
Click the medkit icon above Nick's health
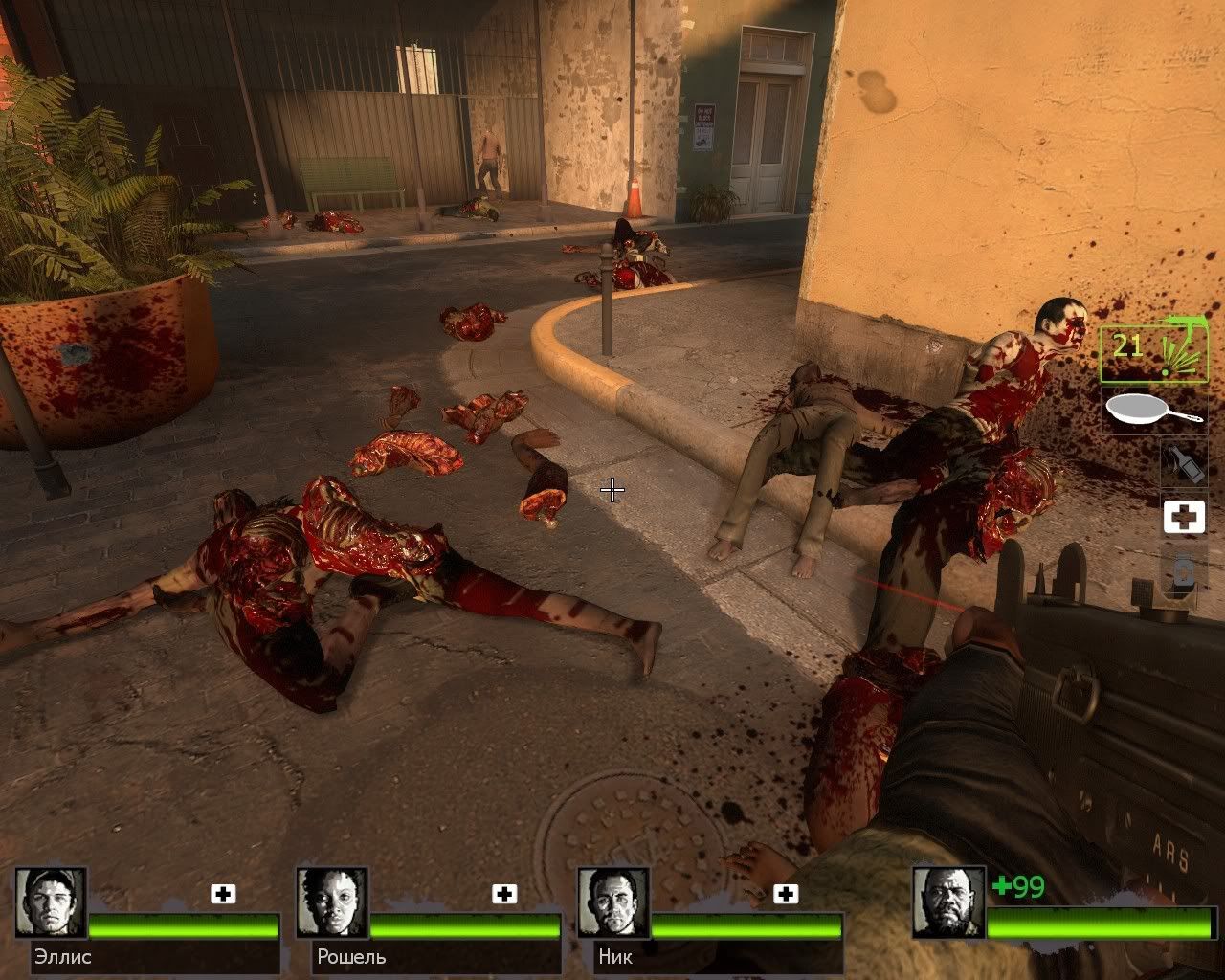(x=786, y=894)
